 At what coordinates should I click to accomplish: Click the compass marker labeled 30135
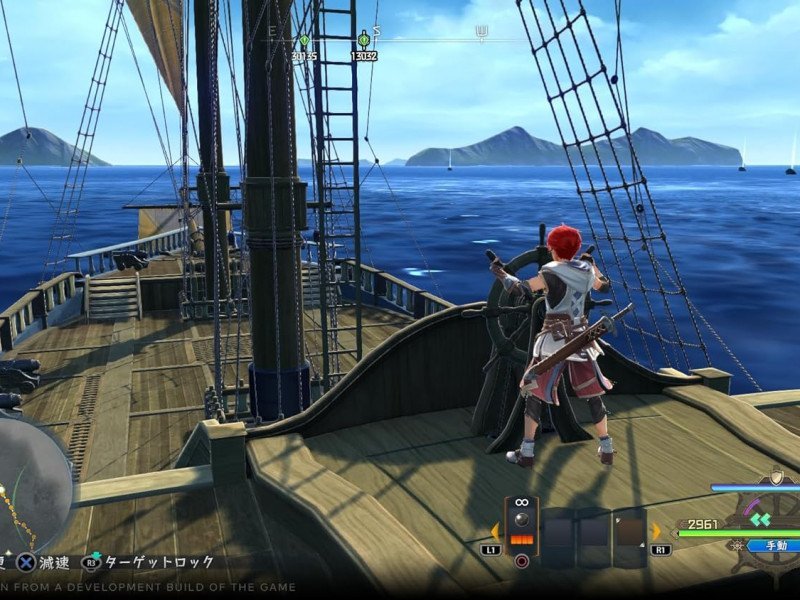304,42
